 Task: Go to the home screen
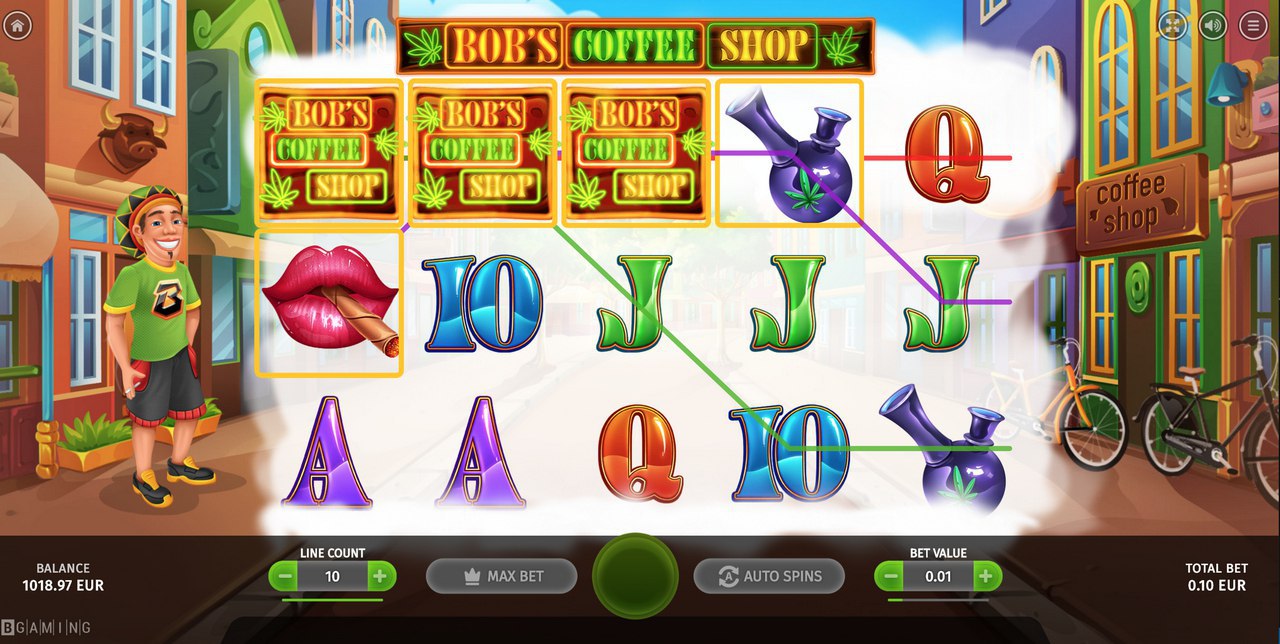17,26
